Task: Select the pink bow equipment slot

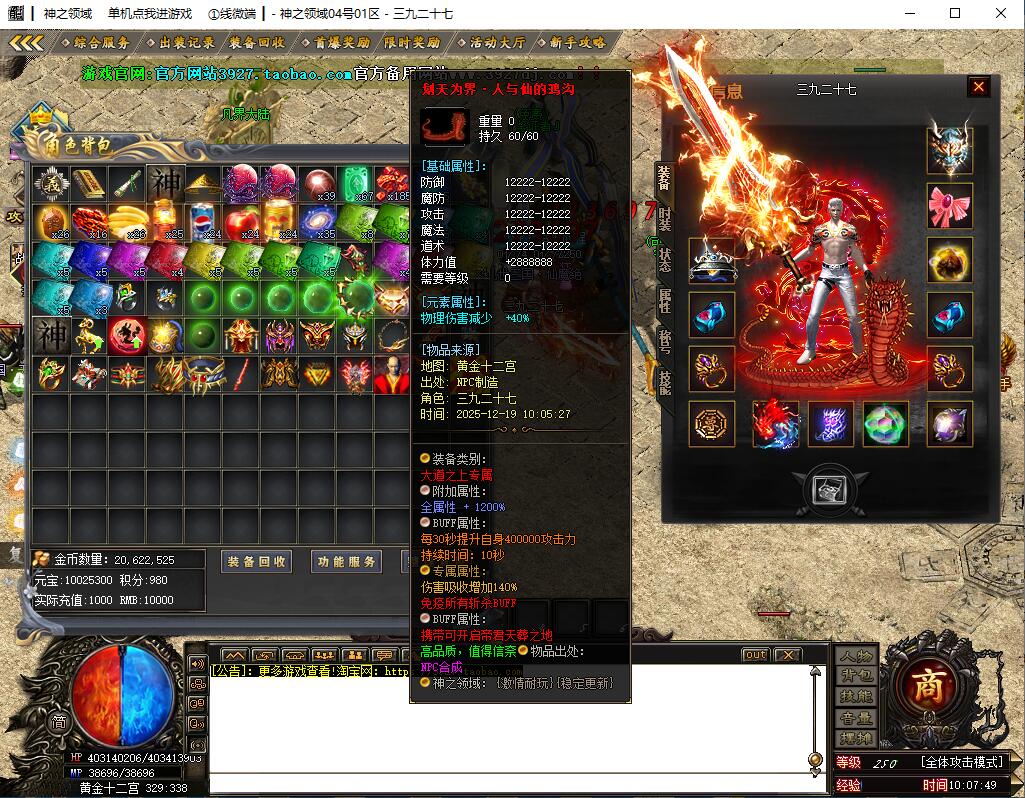Action: point(950,205)
